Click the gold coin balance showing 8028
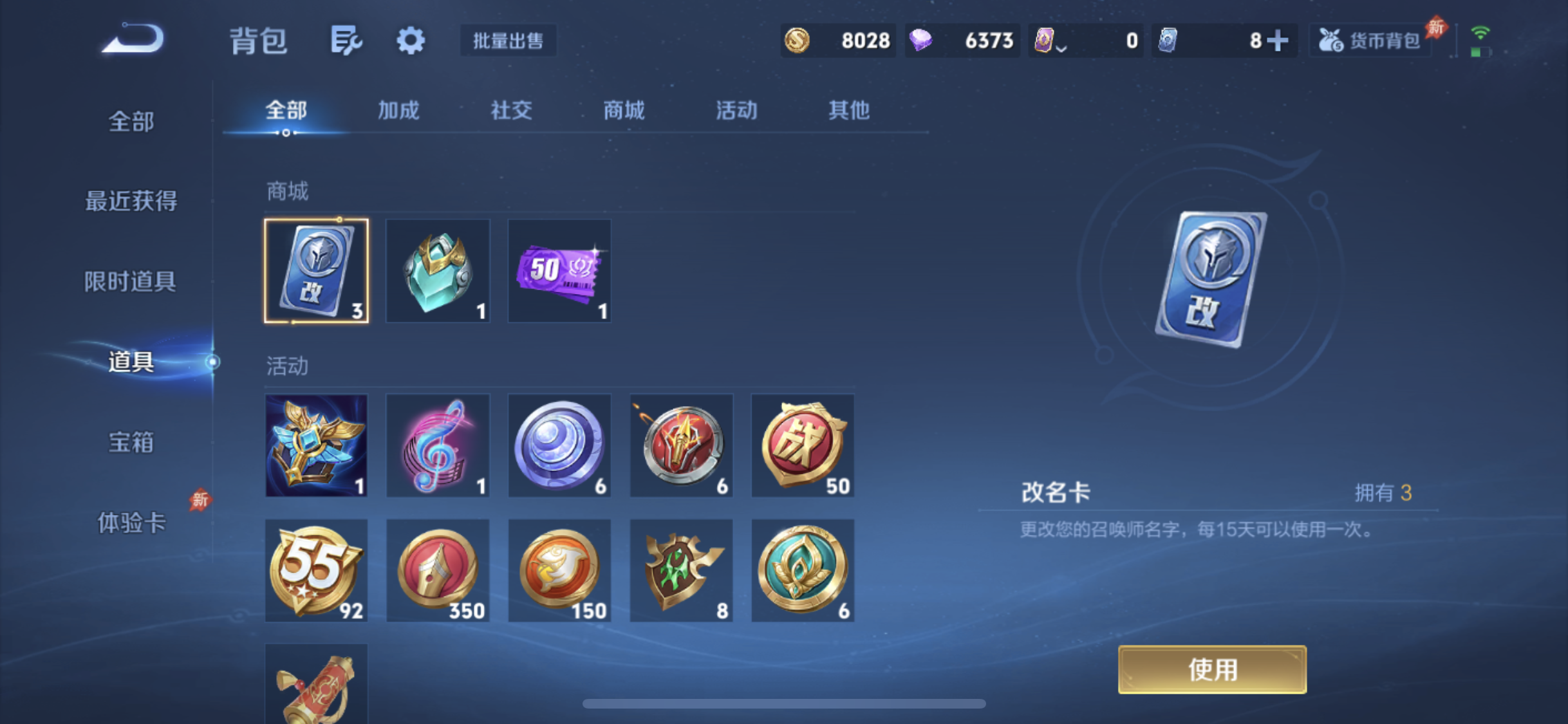This screenshot has width=1568, height=724. 837,40
